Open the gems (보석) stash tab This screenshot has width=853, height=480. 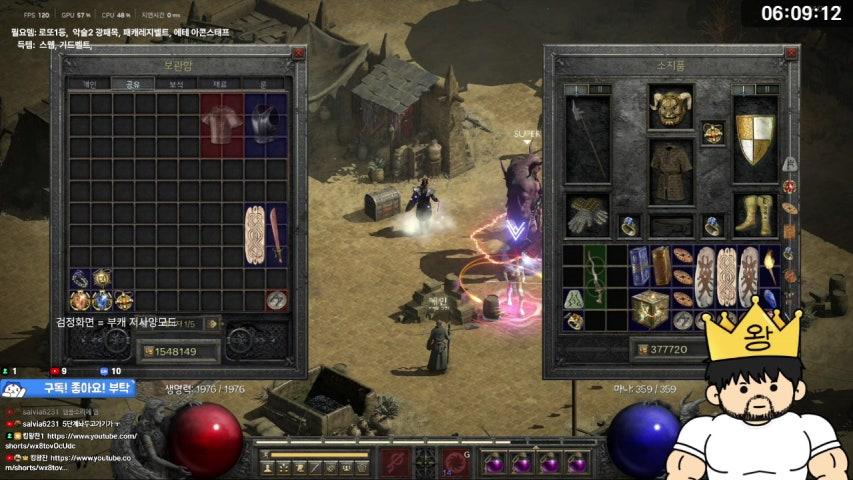pos(177,84)
